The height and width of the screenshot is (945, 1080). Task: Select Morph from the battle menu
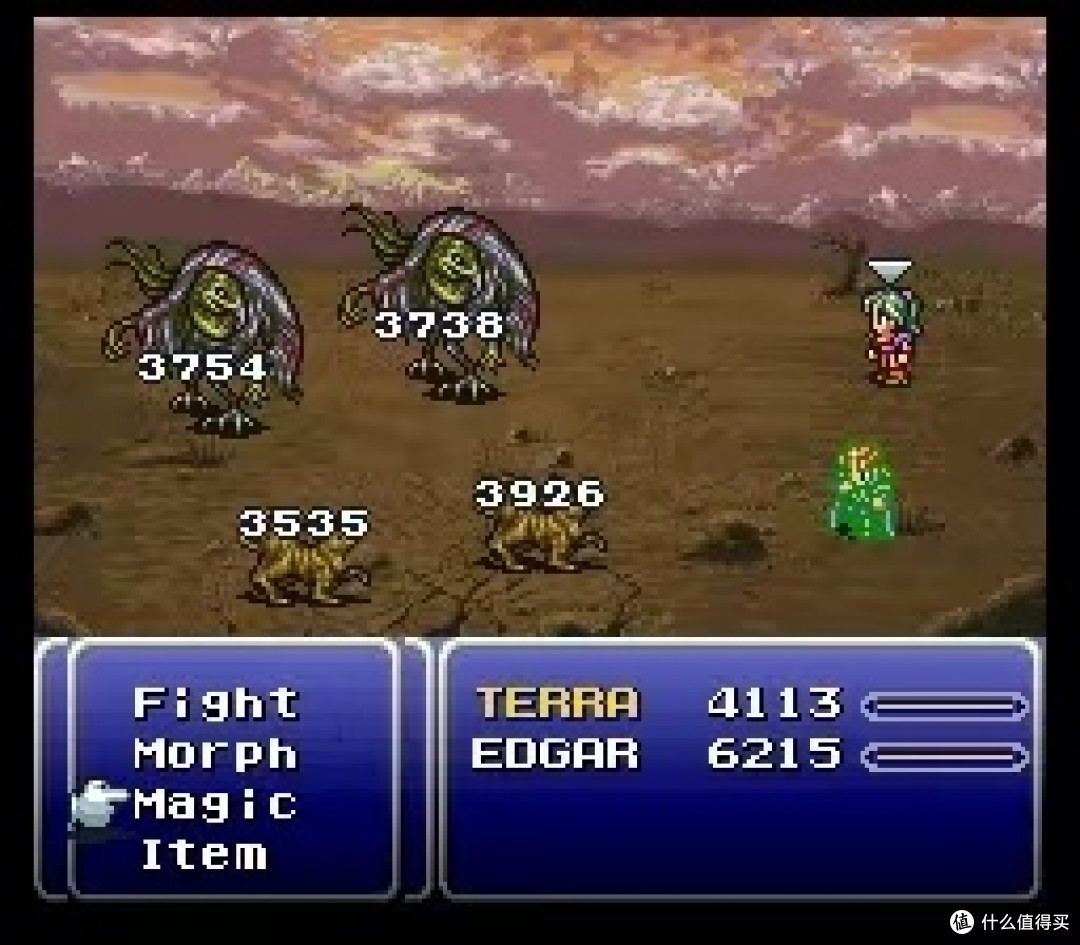(216, 753)
